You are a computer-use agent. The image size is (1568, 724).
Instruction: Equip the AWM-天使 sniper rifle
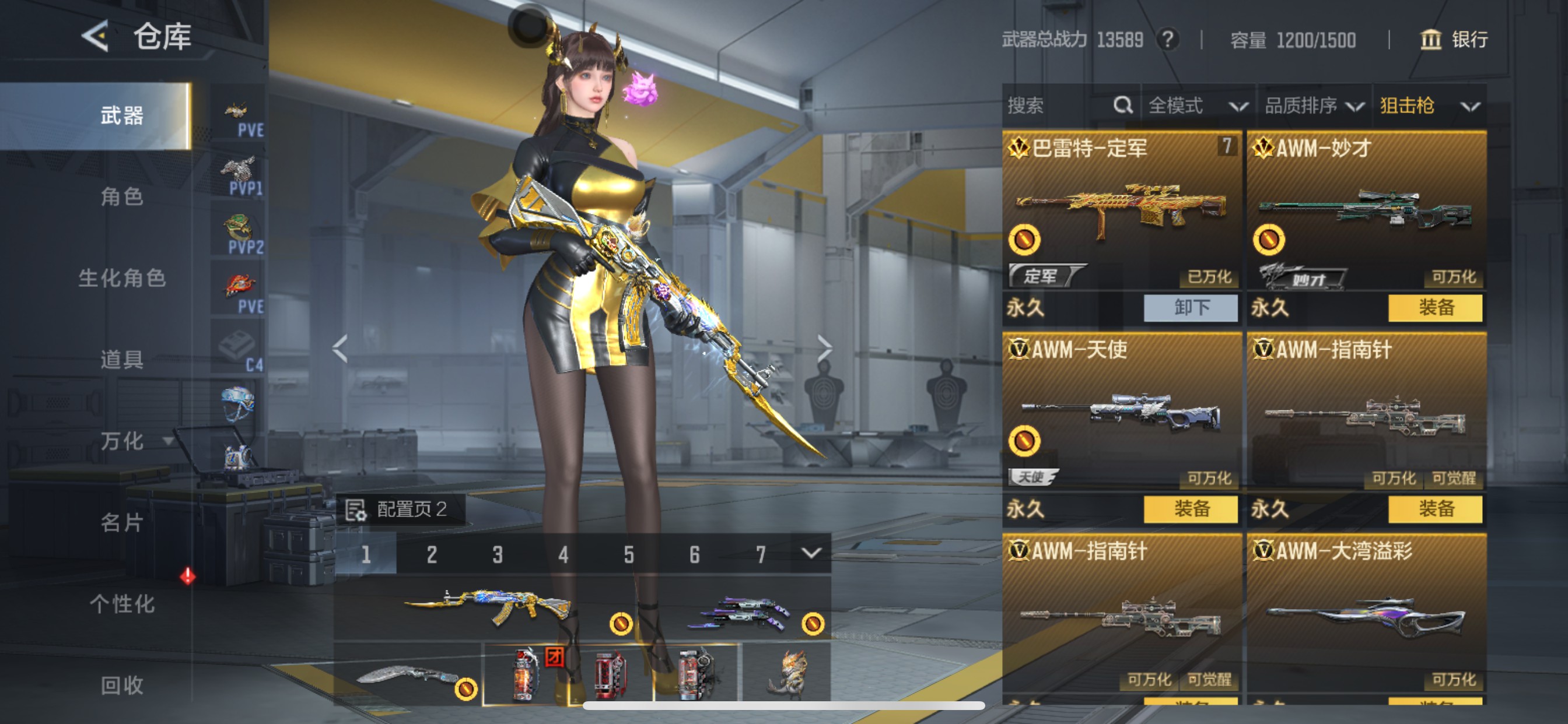click(1190, 509)
